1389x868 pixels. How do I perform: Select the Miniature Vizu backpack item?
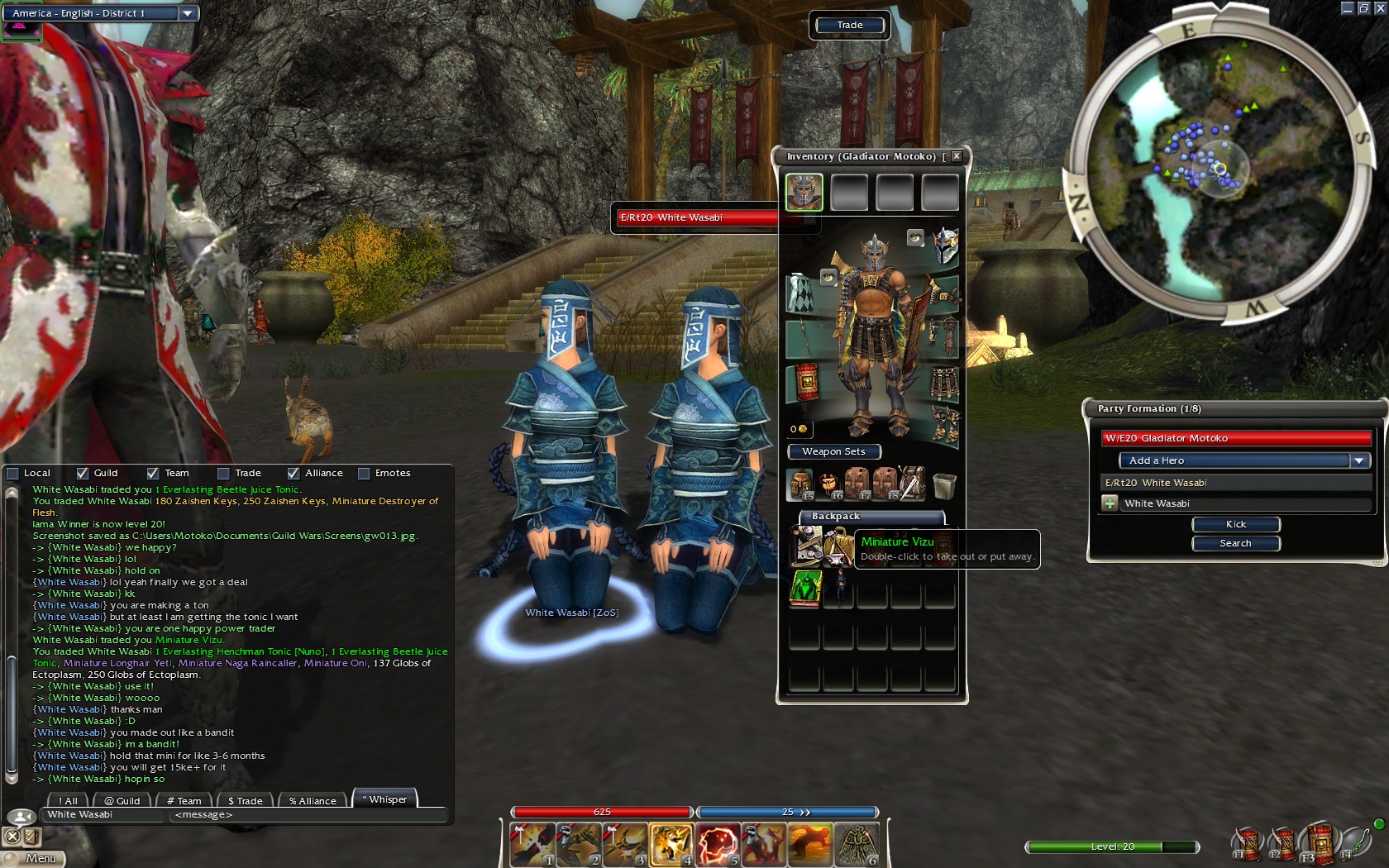click(838, 546)
